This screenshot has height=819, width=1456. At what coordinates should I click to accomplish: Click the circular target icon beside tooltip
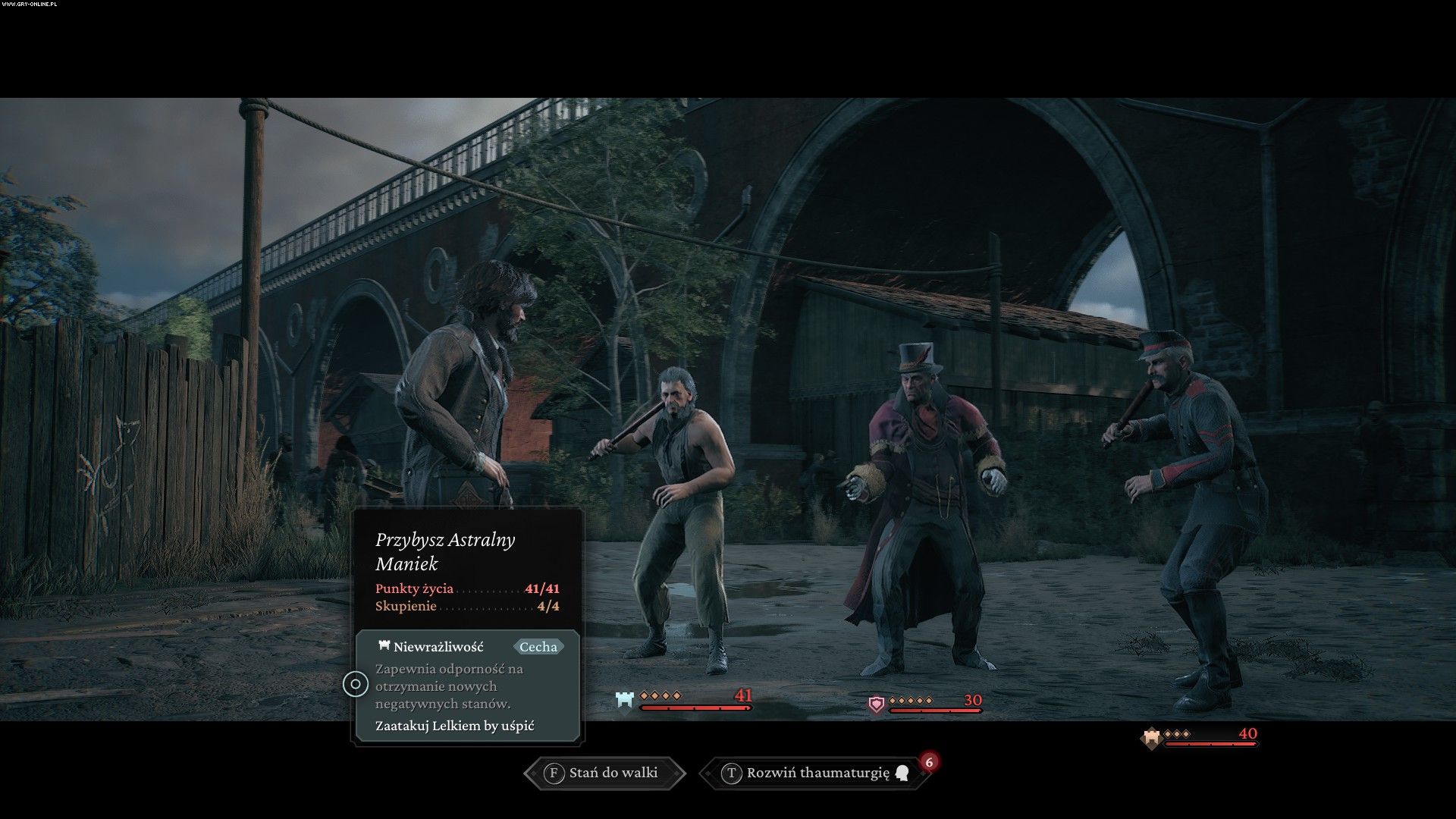pyautogui.click(x=355, y=684)
